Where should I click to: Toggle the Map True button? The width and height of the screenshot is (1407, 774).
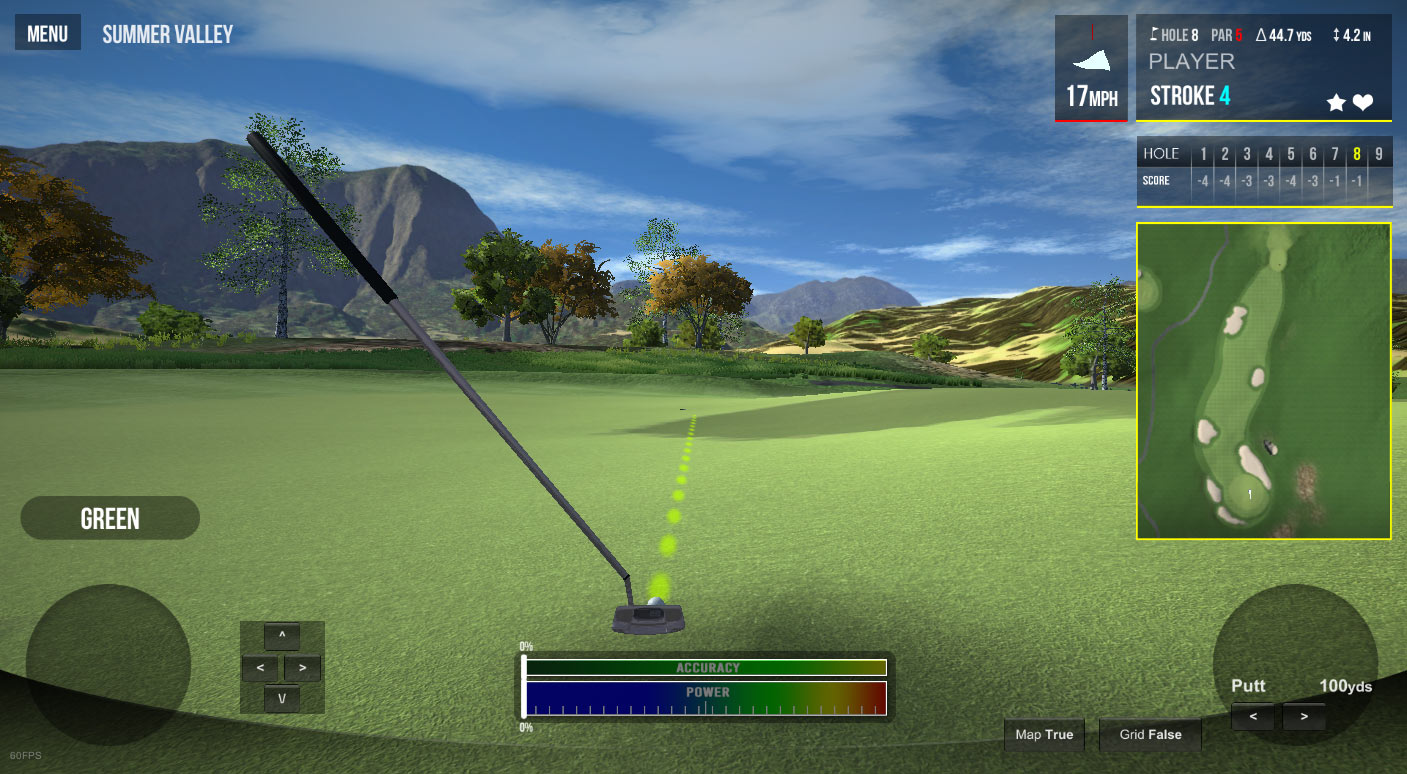pos(1044,735)
